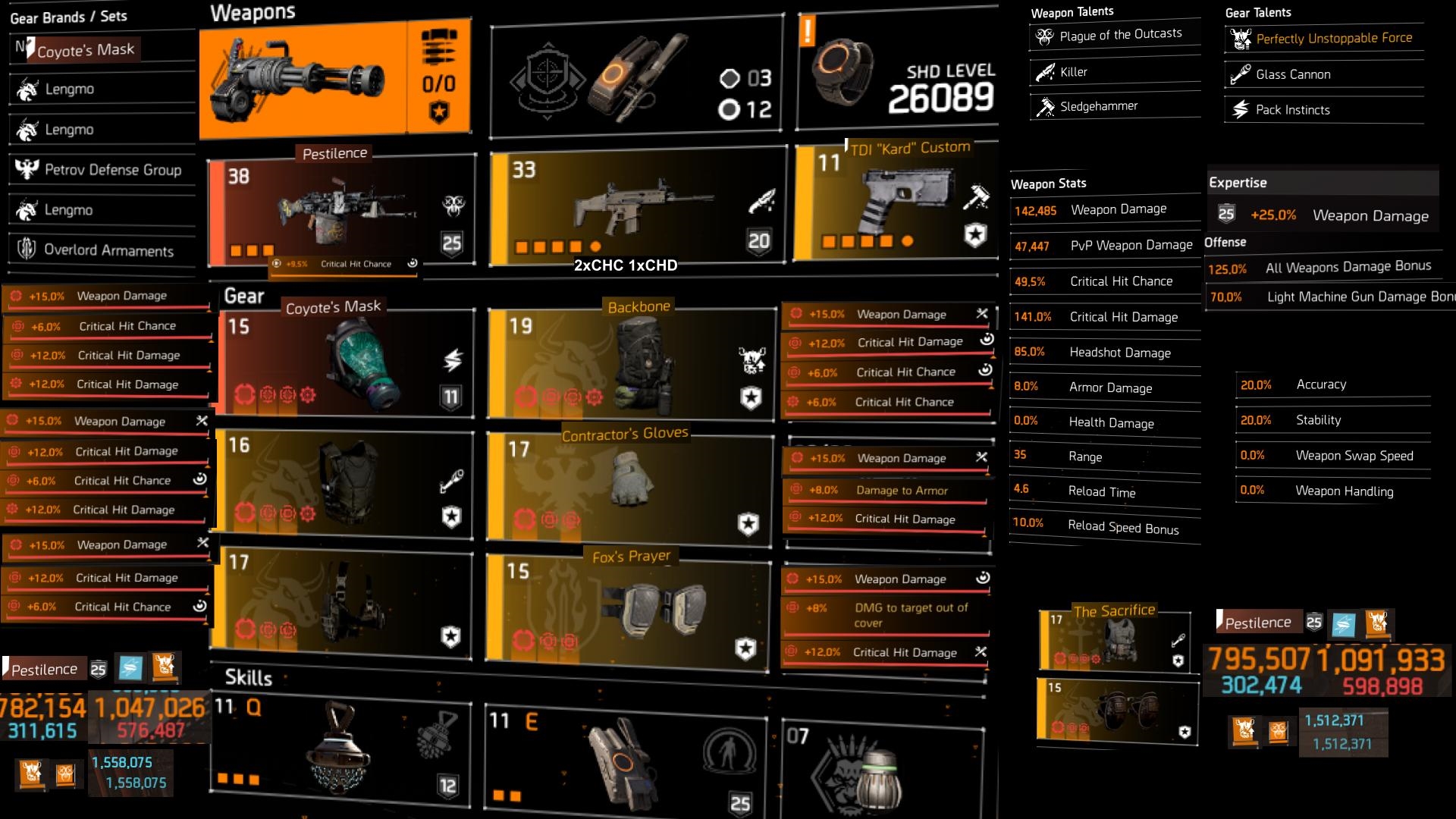Open the Overlord Armaments brand entry
Image resolution: width=1456 pixels, height=819 pixels.
(102, 249)
